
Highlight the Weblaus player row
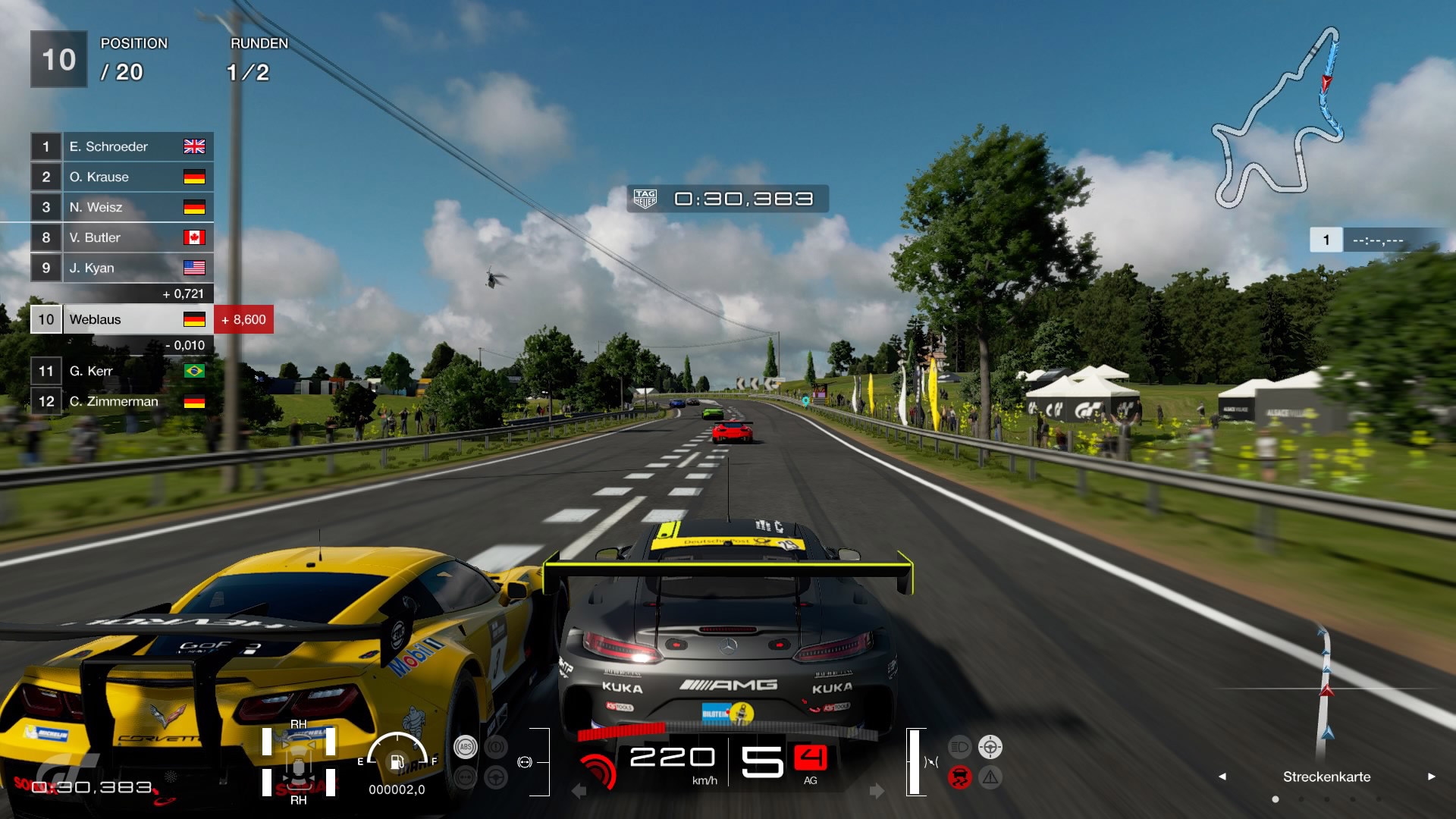pos(121,319)
